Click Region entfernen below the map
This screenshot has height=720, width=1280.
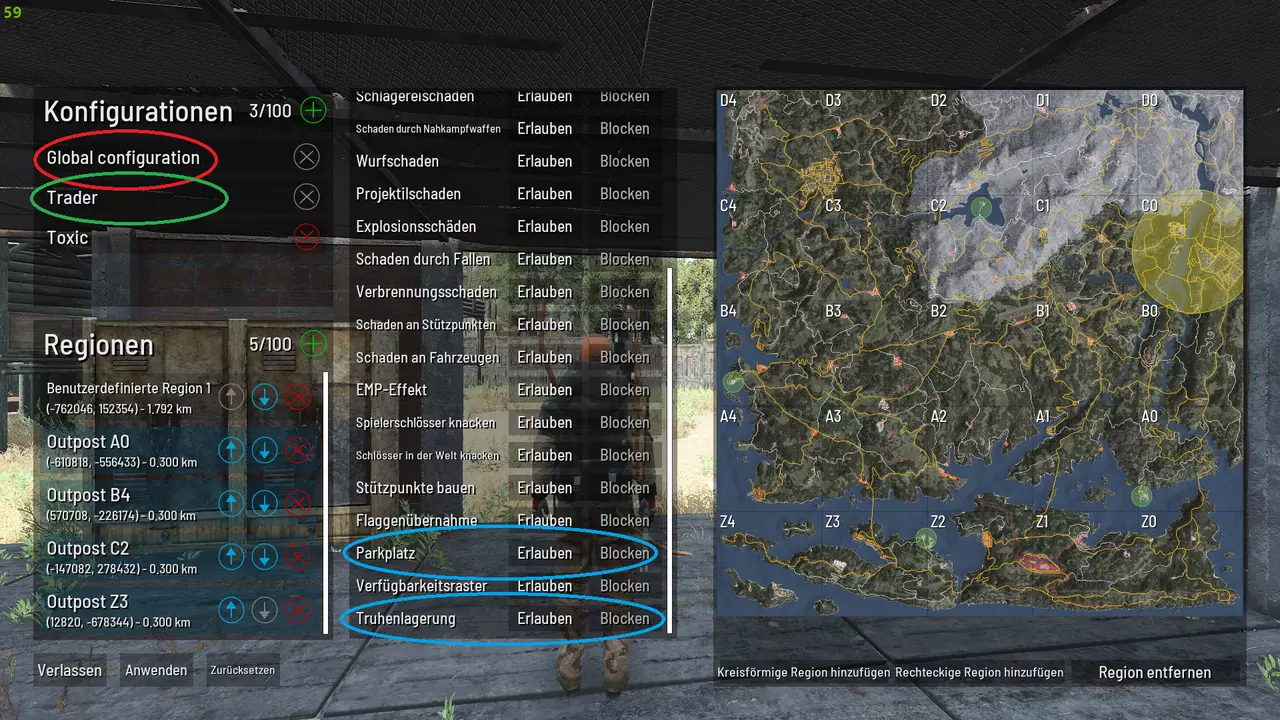coord(1154,673)
